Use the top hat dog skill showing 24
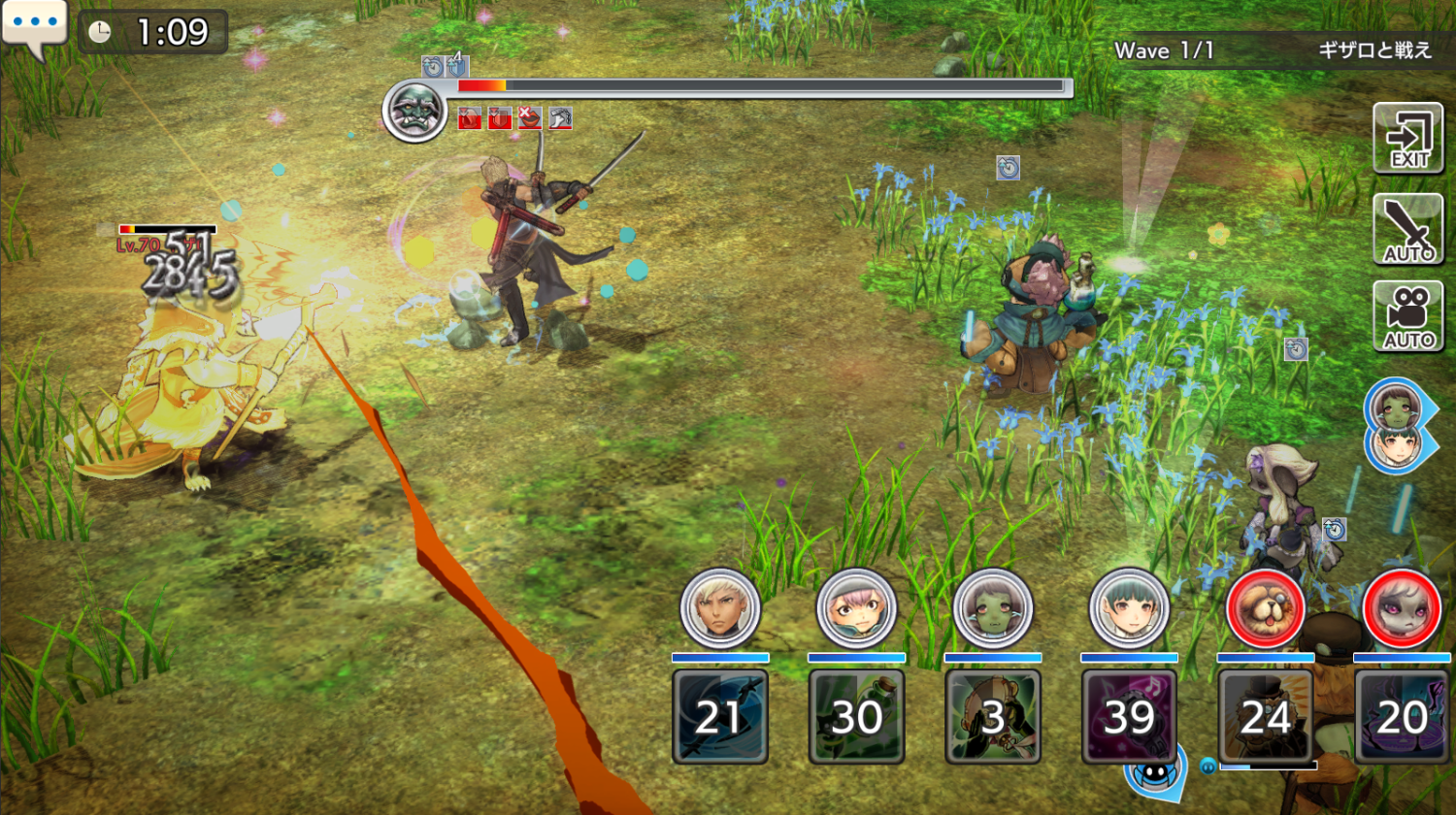1456x815 pixels. [x=1266, y=716]
